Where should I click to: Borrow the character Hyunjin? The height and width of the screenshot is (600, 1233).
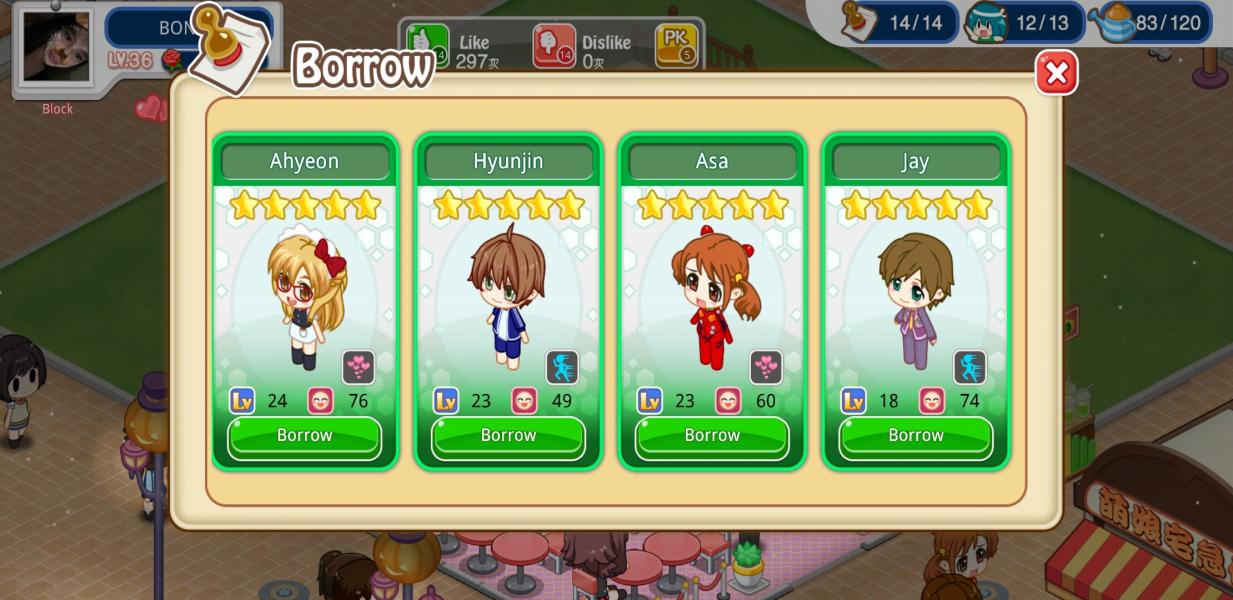508,436
